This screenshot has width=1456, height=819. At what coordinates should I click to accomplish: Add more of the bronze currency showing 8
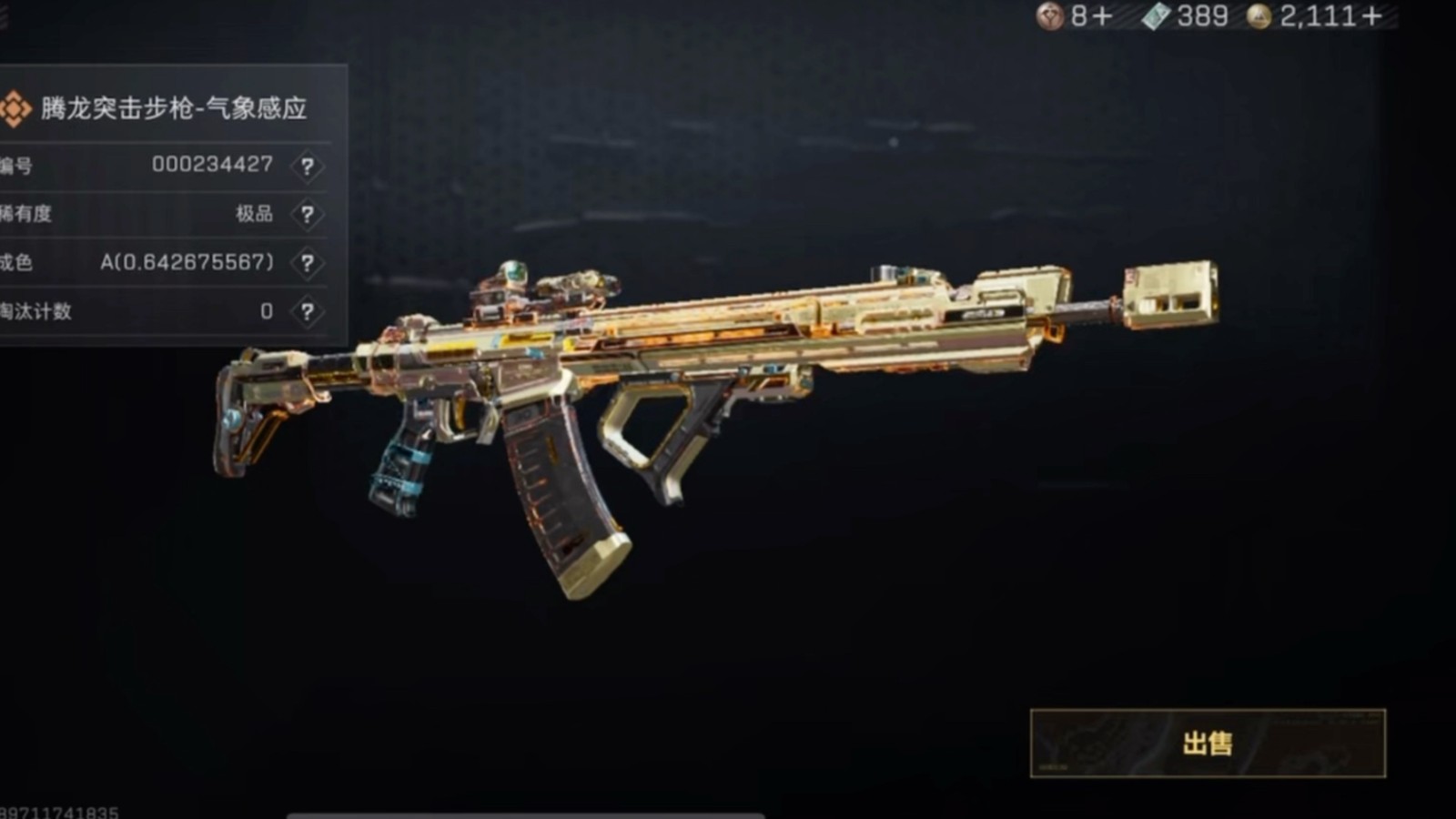pos(1102,16)
